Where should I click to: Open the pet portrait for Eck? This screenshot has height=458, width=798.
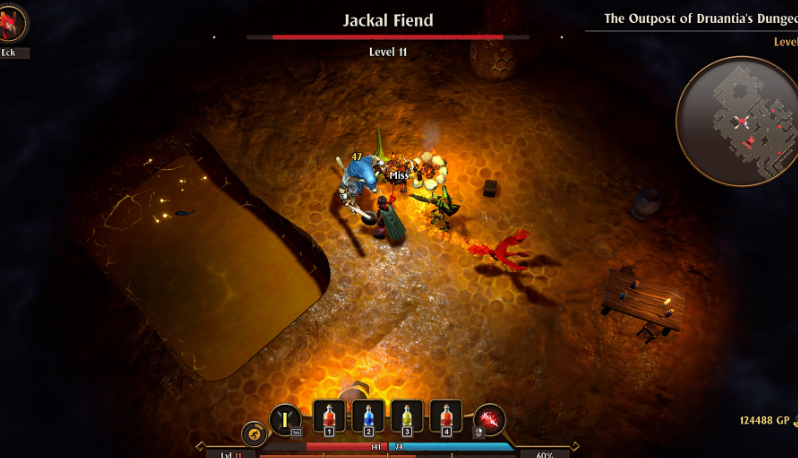pyautogui.click(x=12, y=24)
